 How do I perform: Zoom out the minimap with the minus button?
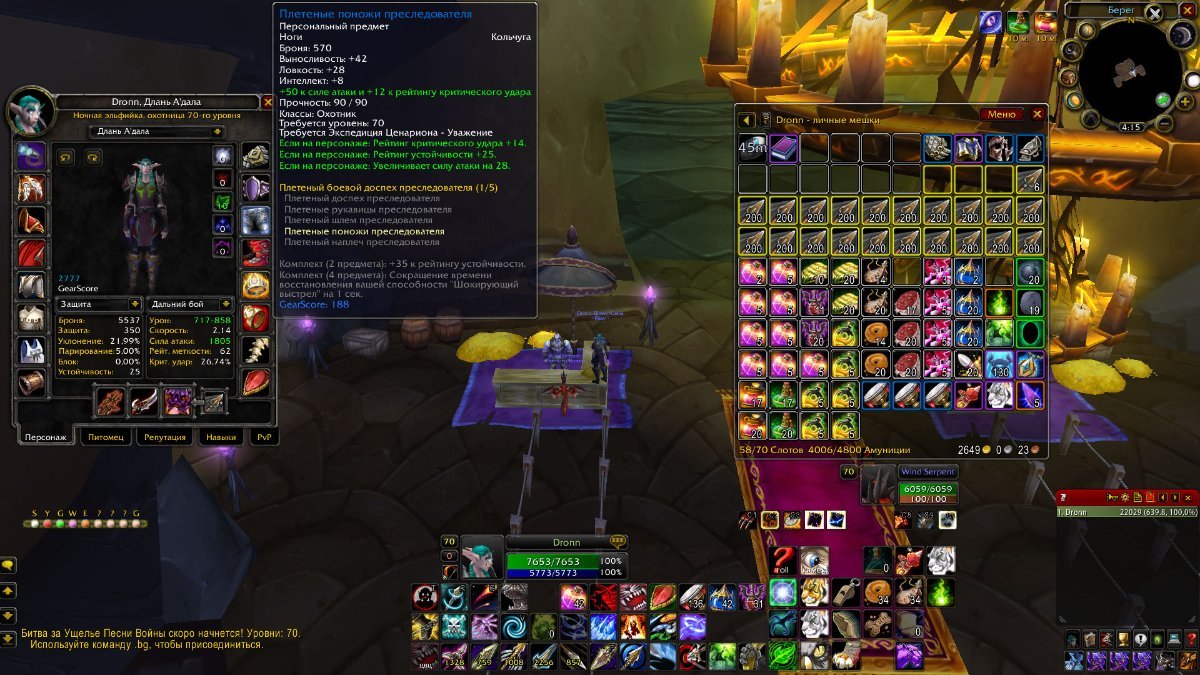1164,124
